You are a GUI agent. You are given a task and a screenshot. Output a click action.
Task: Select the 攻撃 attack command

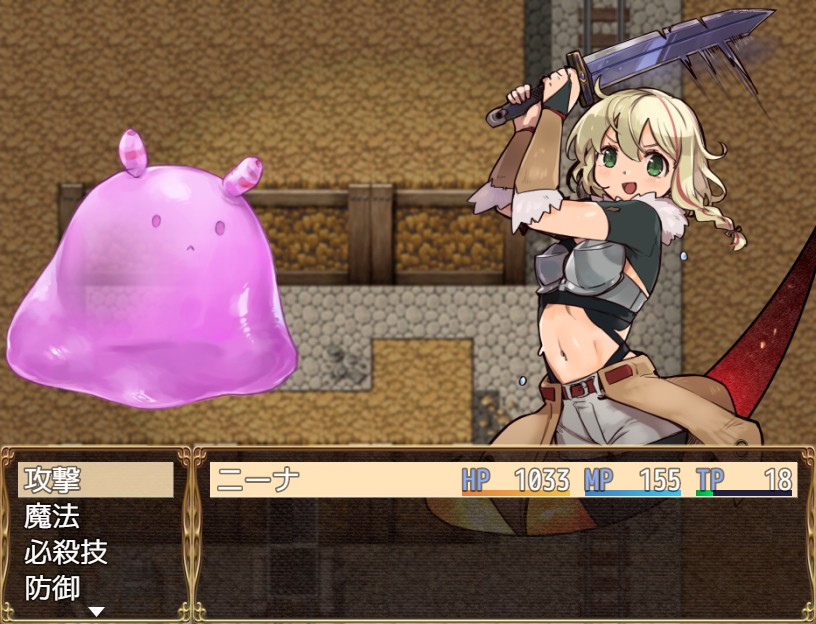(x=95, y=480)
